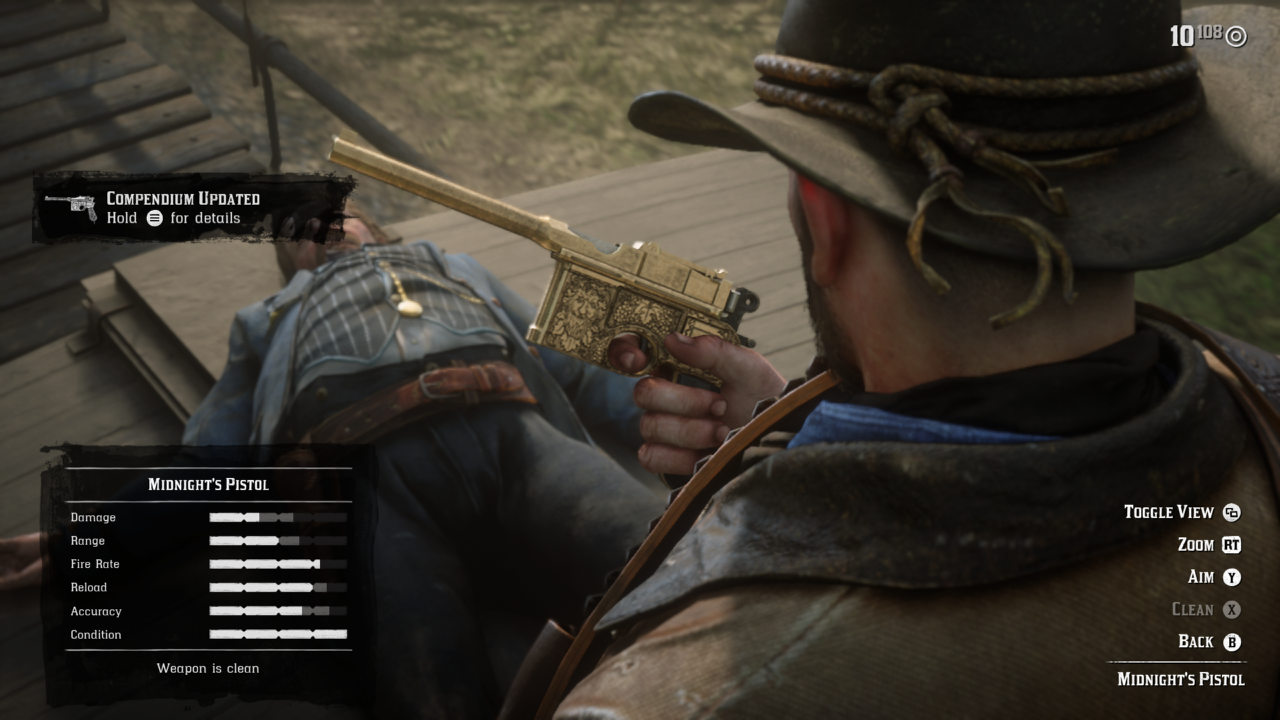Click the B Back button icon
Image resolution: width=1280 pixels, height=720 pixels.
[1232, 641]
